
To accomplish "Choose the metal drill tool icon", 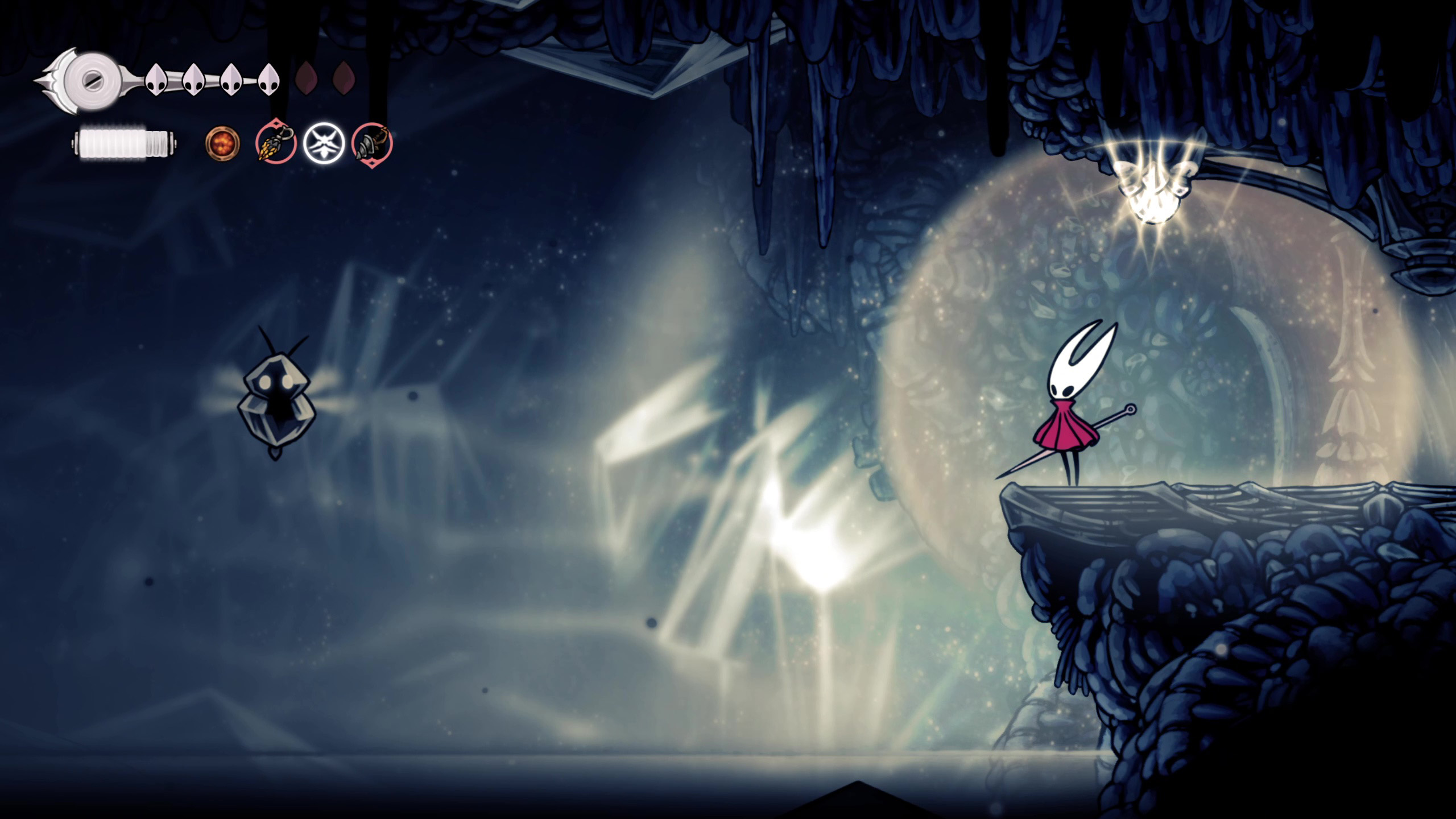I will [x=372, y=143].
